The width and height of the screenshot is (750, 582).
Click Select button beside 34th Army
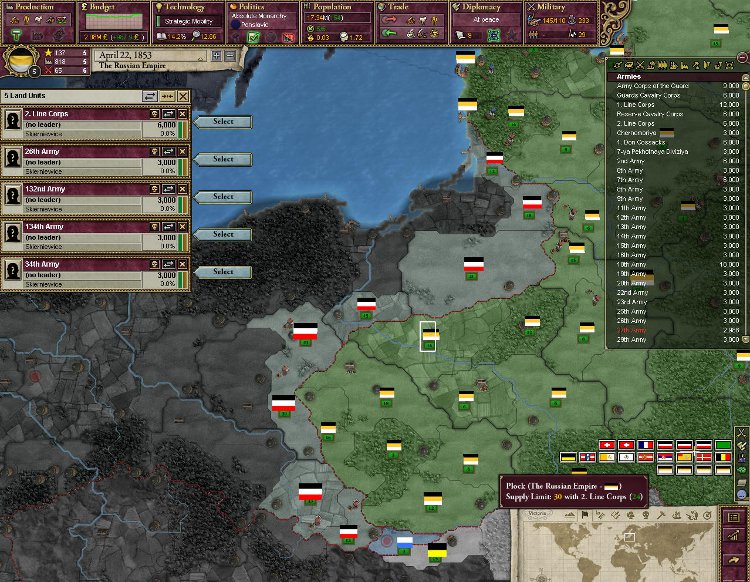point(223,272)
